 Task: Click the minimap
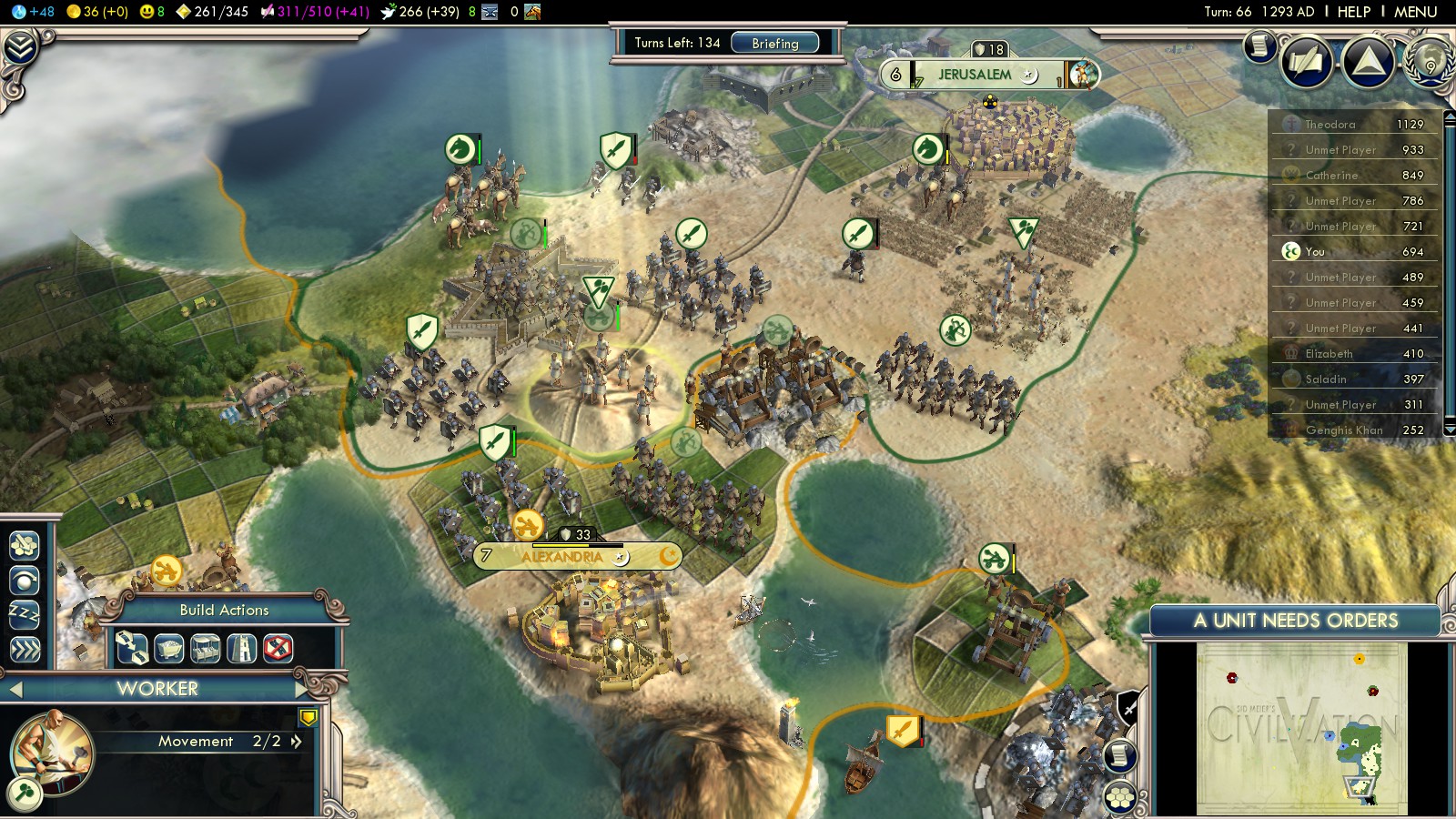coord(1301,728)
